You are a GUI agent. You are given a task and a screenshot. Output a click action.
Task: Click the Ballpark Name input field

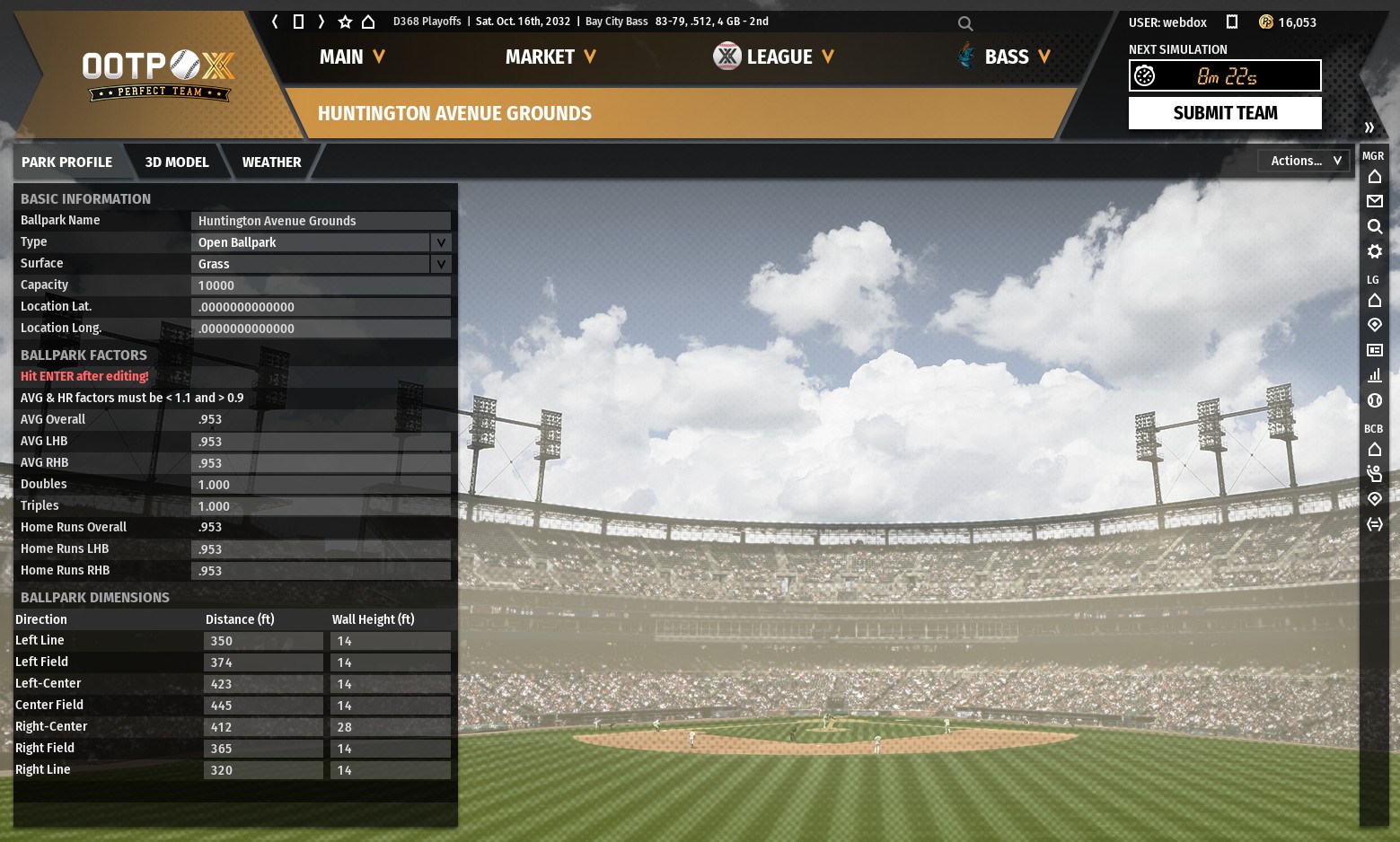(x=321, y=221)
